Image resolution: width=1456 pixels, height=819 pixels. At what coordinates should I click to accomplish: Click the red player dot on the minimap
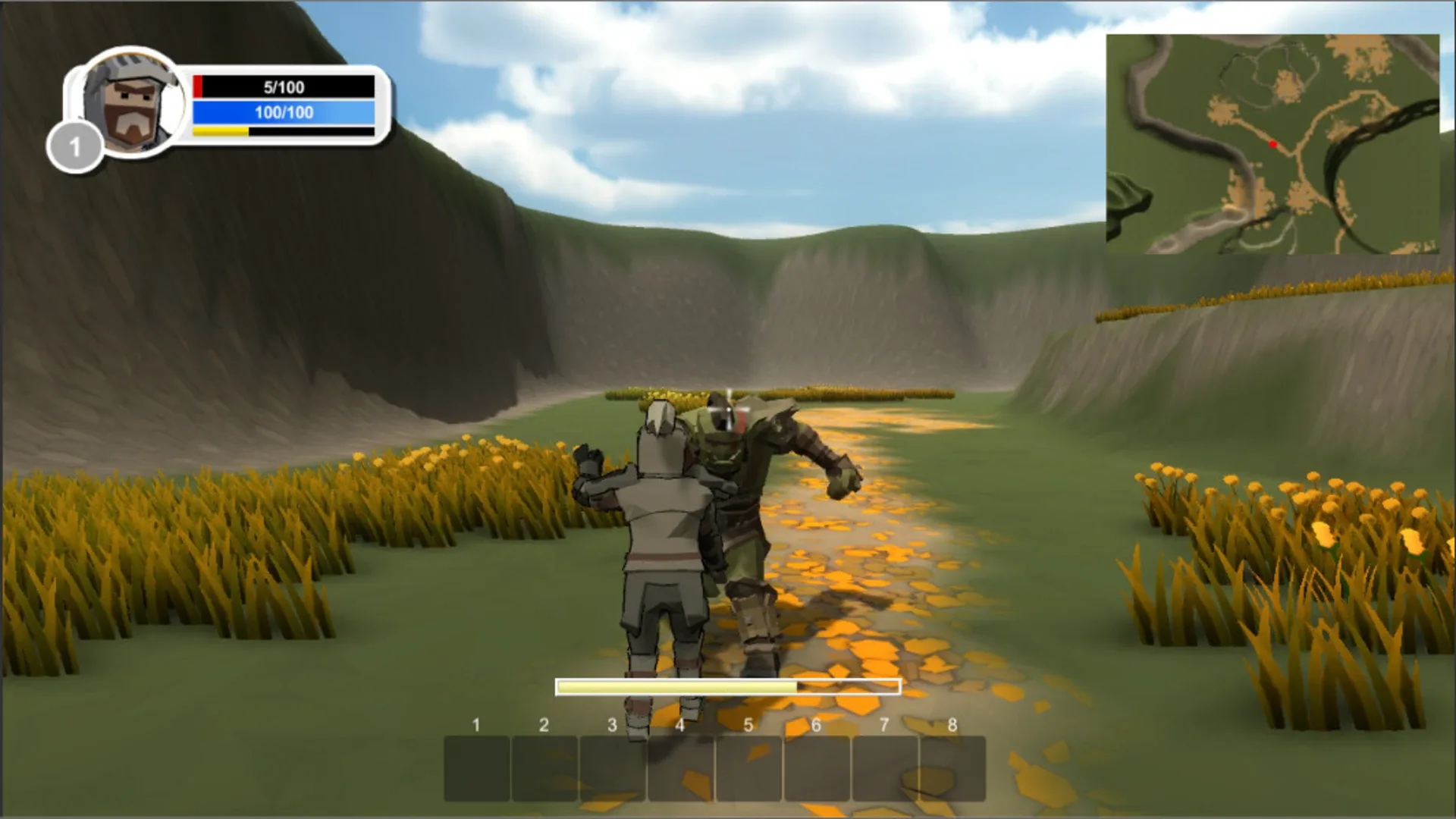(1272, 143)
